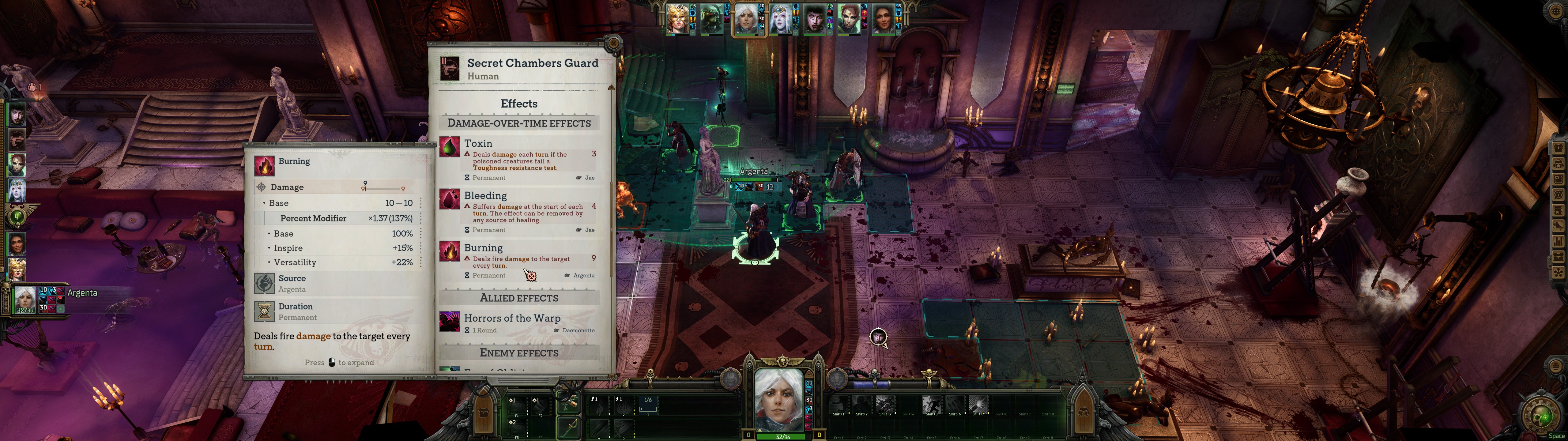Choose the plasma pistol weapon set
Screen dimensions: 1568x441
tap(568, 403)
